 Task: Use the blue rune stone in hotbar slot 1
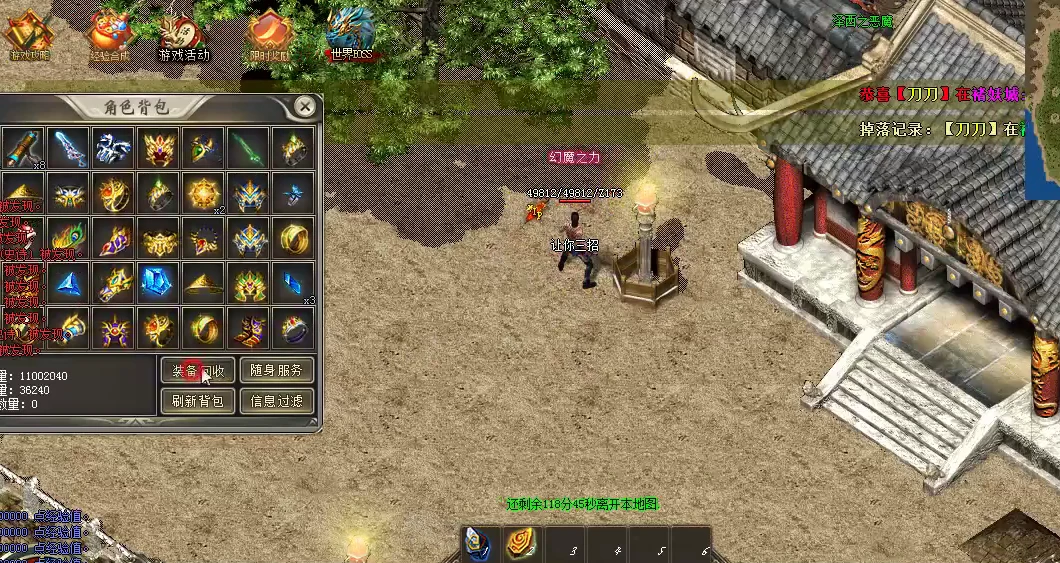(480, 544)
